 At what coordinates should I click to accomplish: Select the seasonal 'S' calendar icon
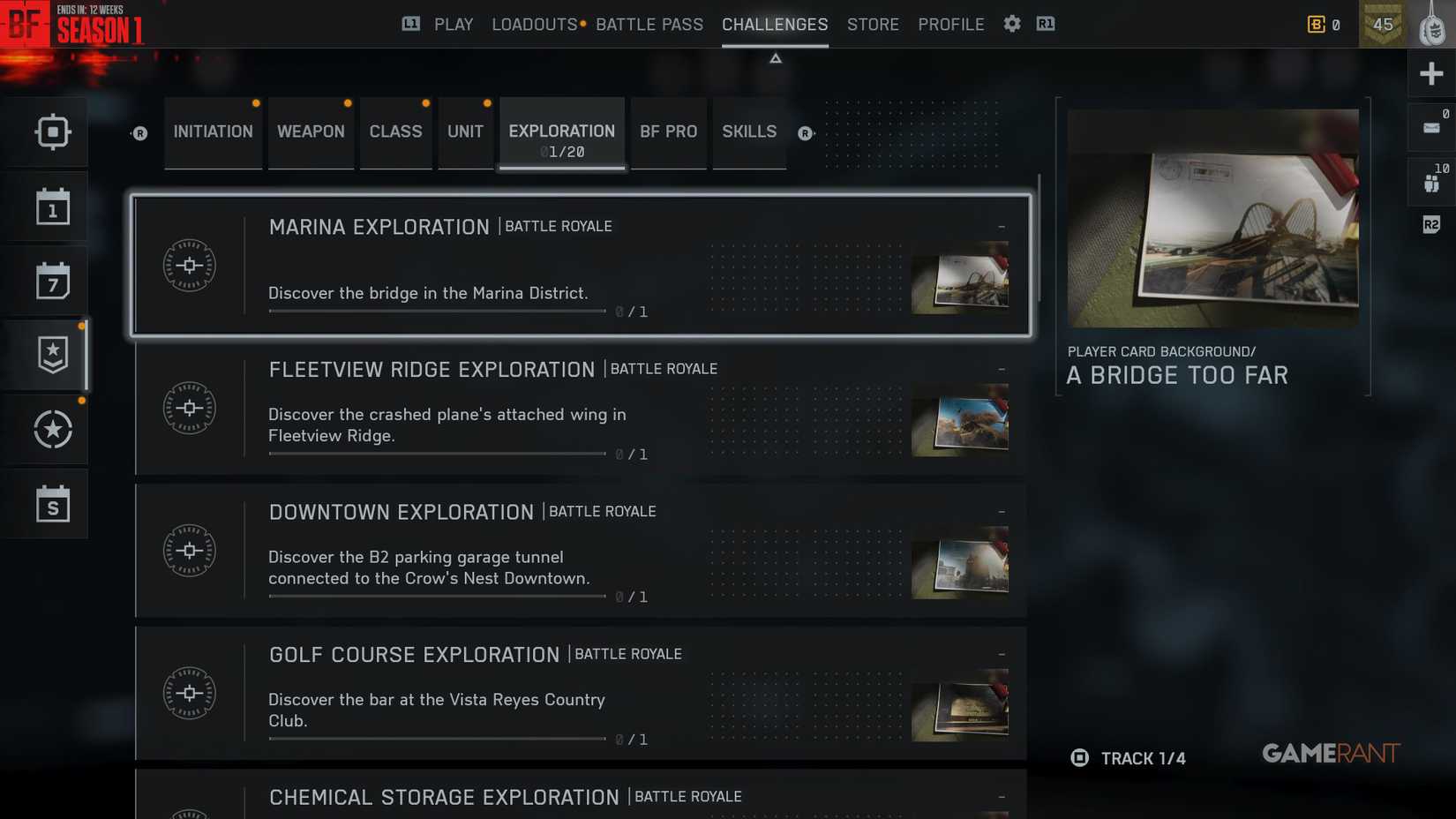(x=53, y=504)
